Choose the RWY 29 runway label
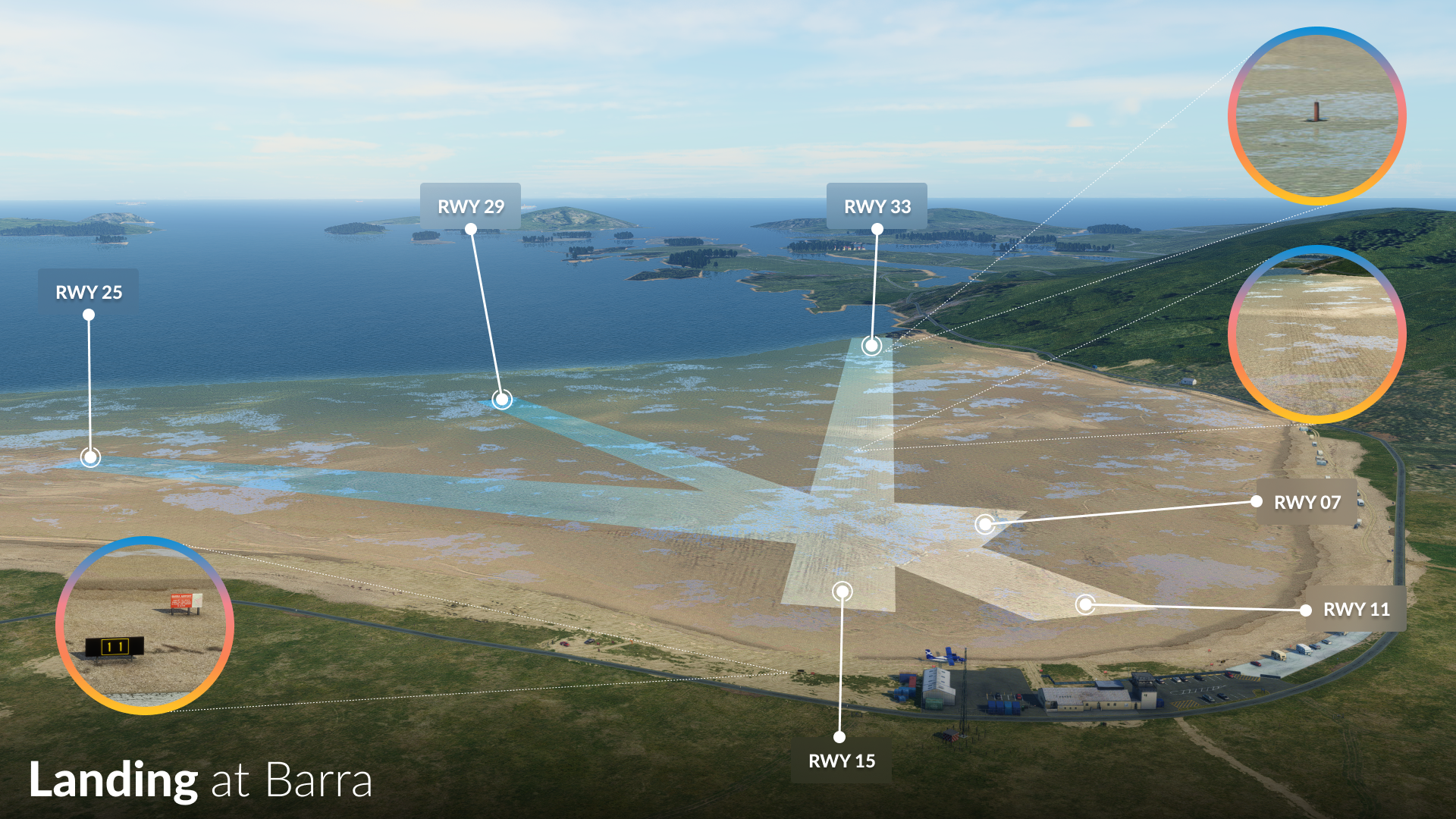The image size is (1456, 819). (470, 206)
